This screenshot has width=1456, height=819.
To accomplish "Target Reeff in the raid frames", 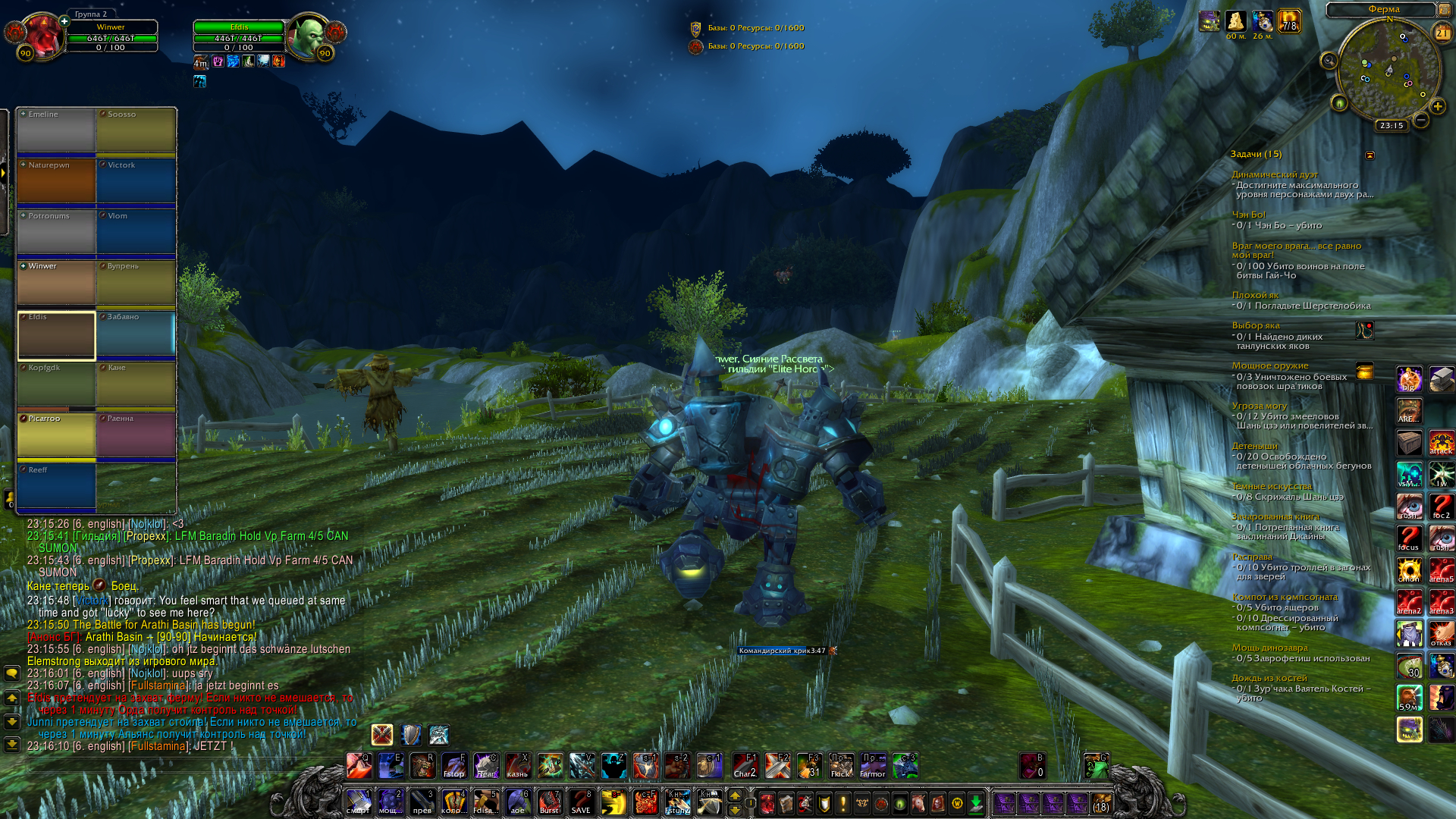I will coord(57,486).
